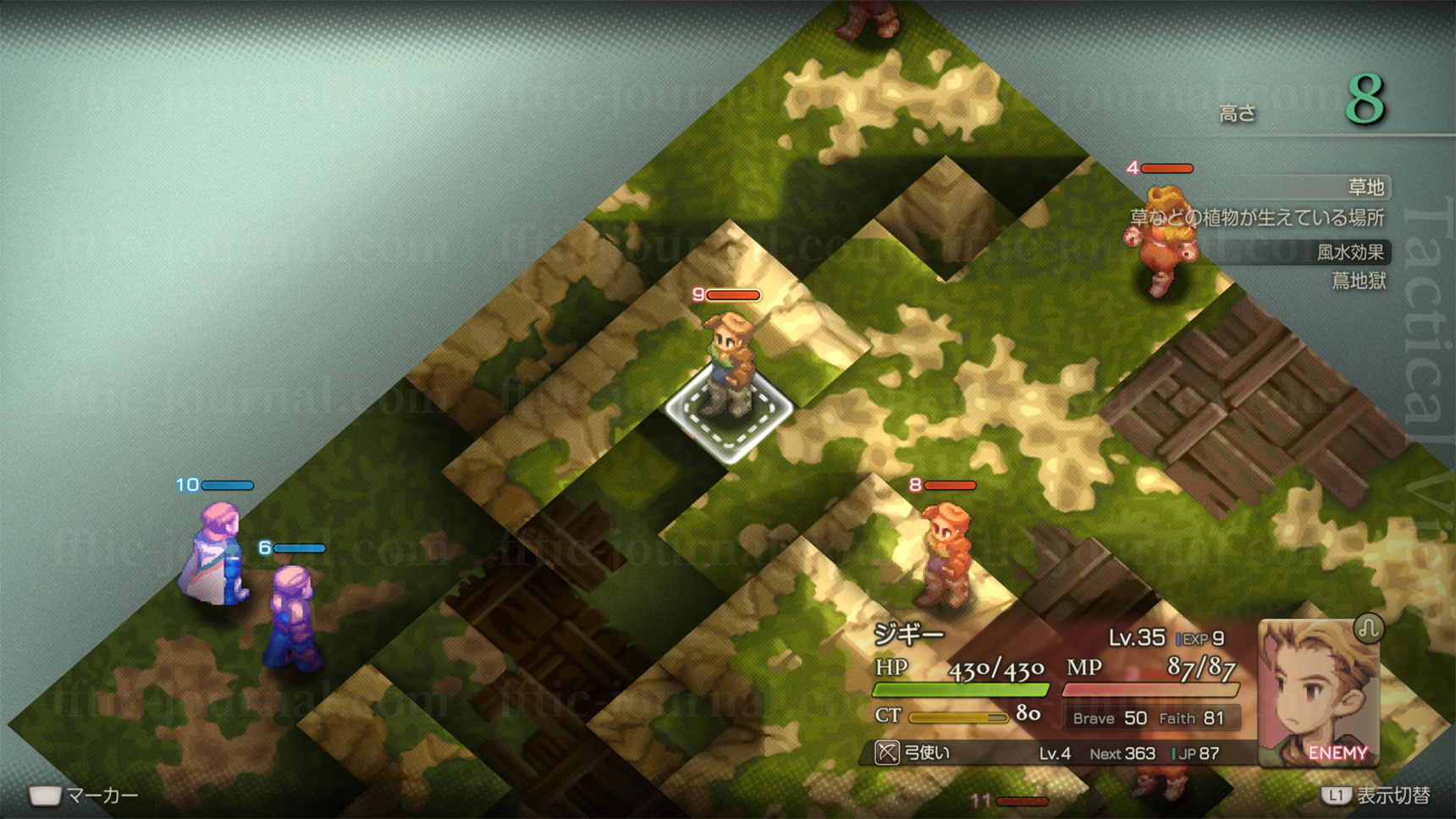This screenshot has width=1456, height=819.
Task: Click the zodiac sign icon on the portrait
Action: point(1368,628)
